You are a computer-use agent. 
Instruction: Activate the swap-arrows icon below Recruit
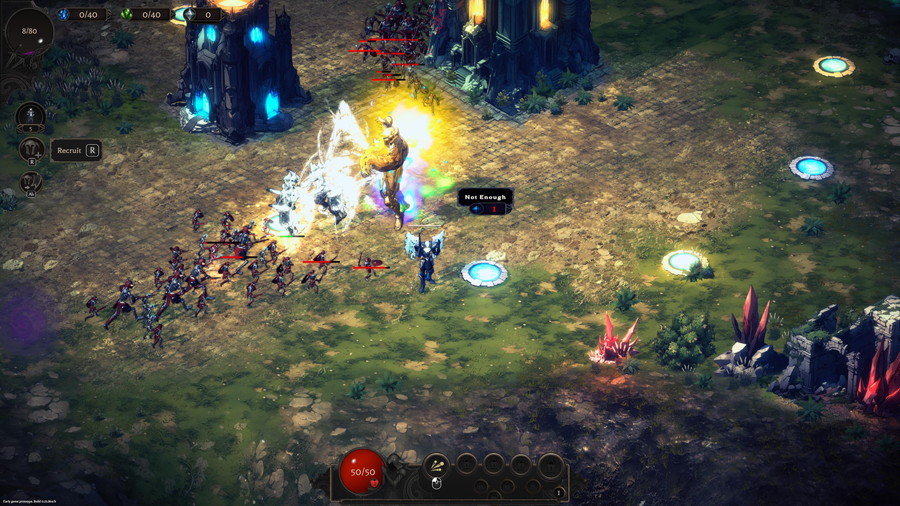point(31,183)
